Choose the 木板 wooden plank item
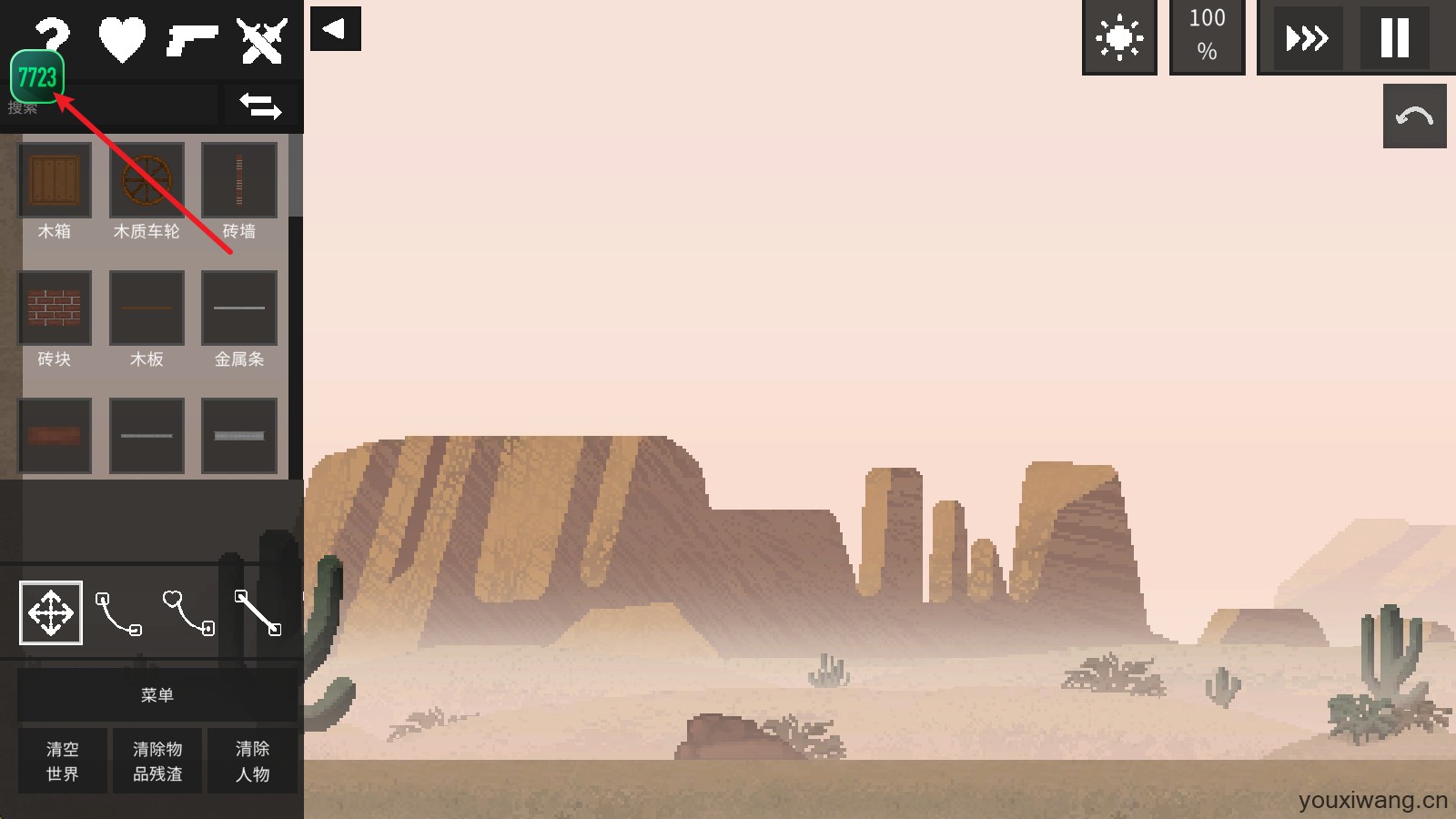Screen dimensions: 1456x819 (147, 308)
